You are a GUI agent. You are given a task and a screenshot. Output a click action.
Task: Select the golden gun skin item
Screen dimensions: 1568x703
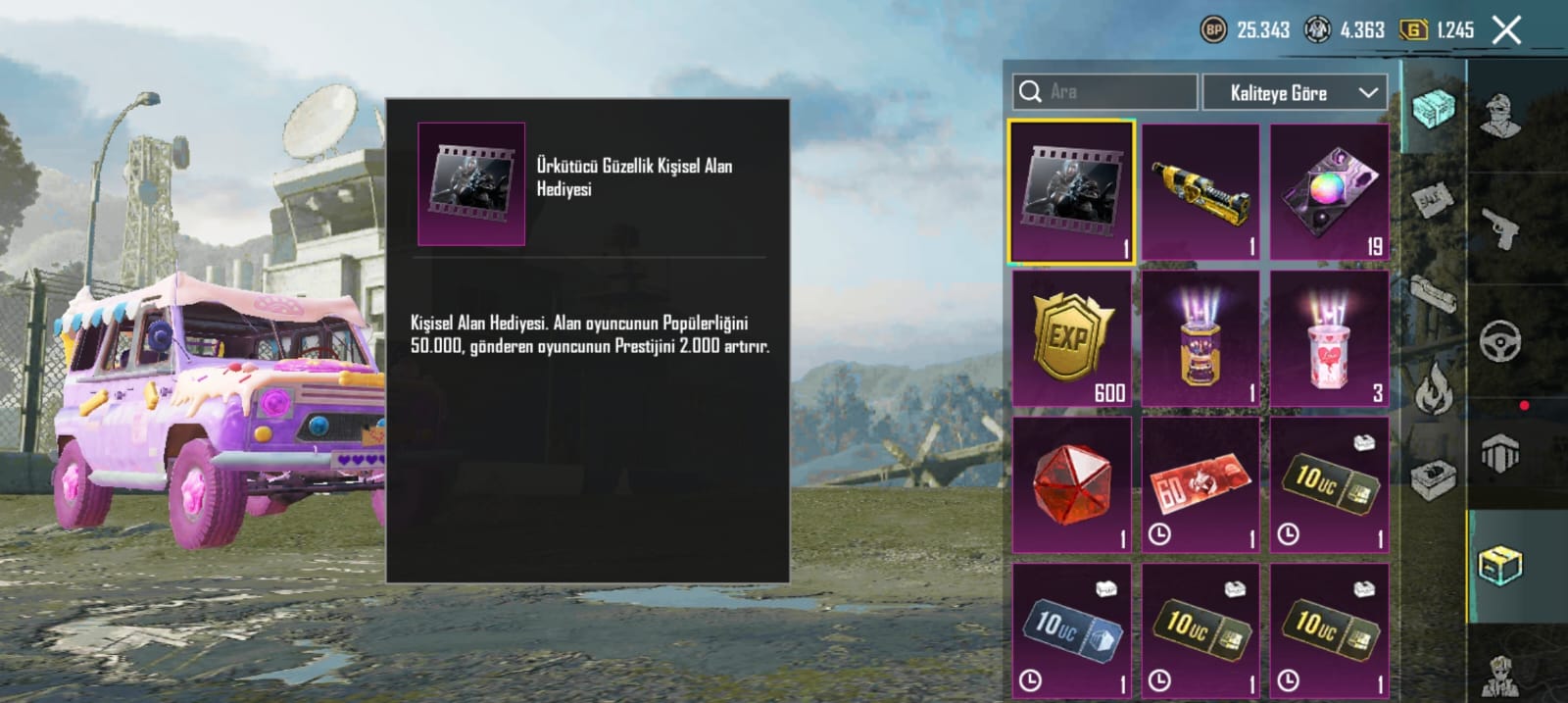click(x=1200, y=191)
